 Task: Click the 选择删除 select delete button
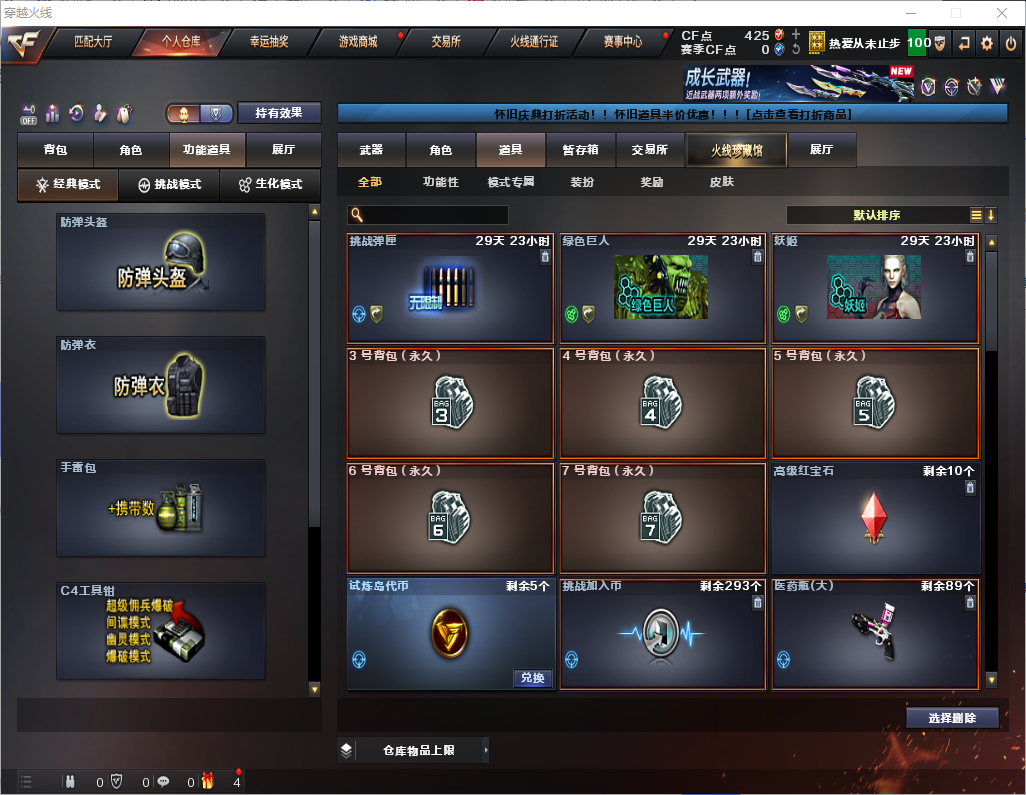click(x=952, y=718)
